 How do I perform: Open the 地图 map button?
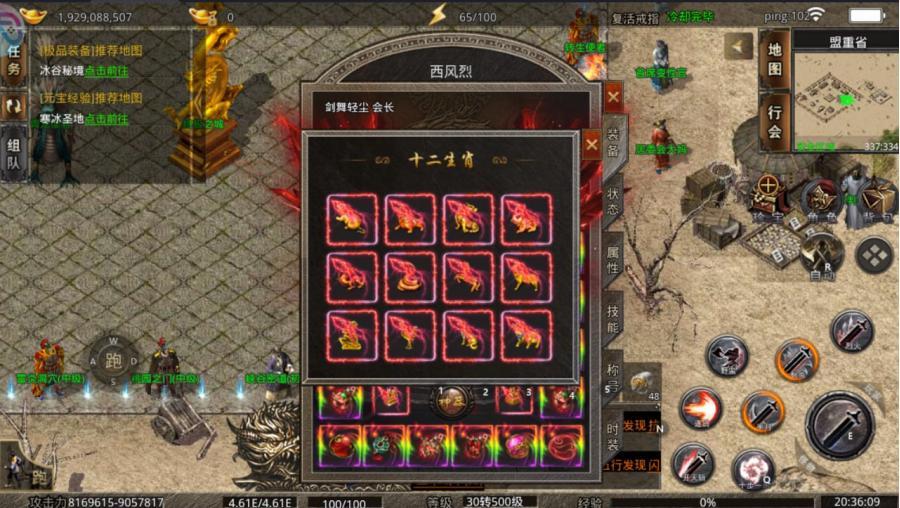click(x=774, y=59)
